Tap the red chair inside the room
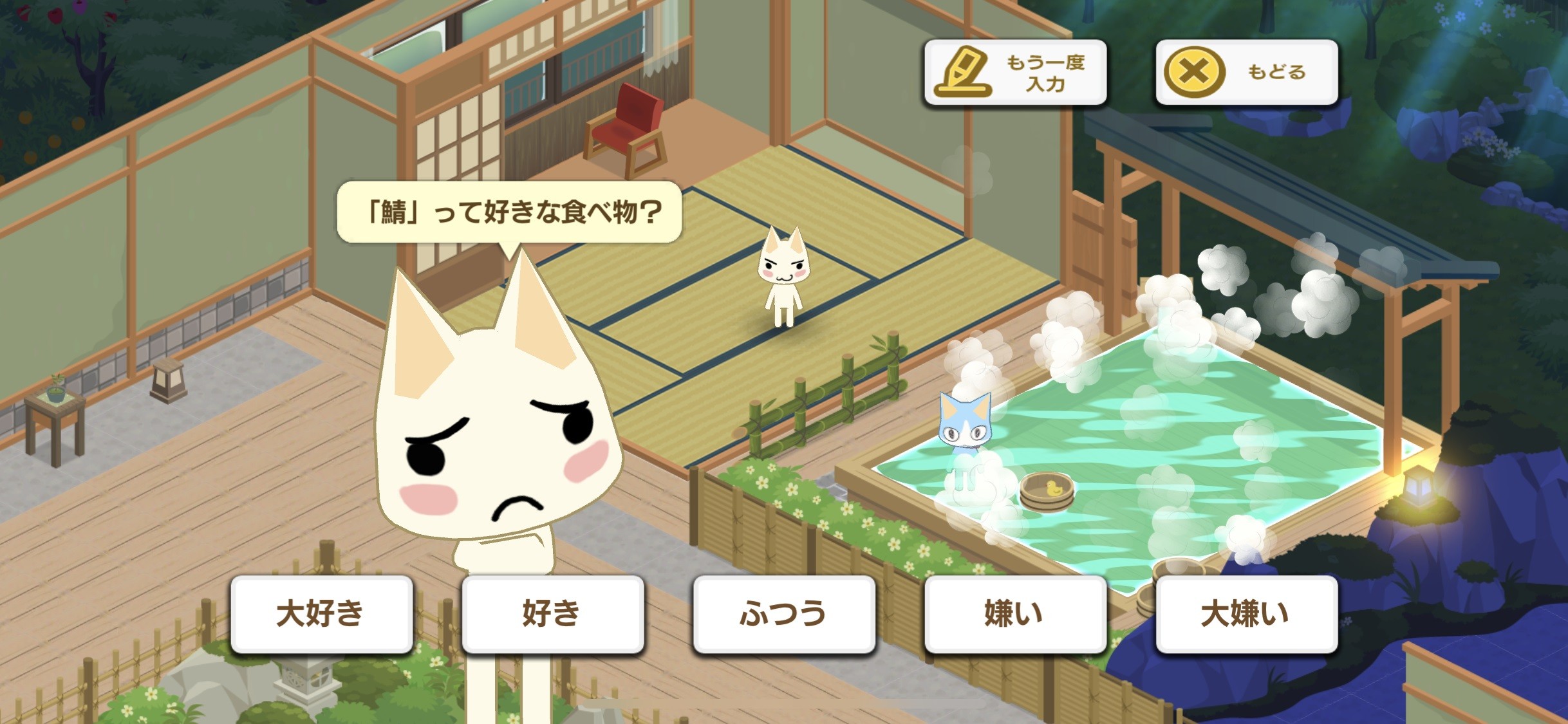Viewport: 1568px width, 724px height. pyautogui.click(x=624, y=125)
